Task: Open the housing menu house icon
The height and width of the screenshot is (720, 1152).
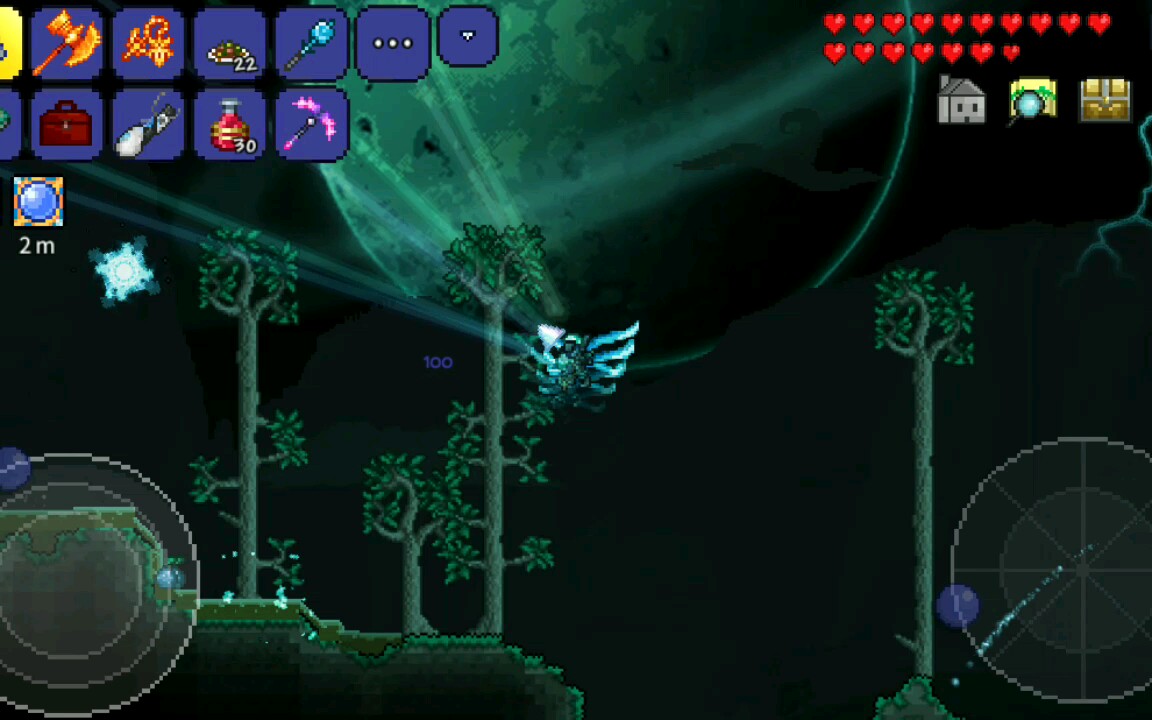Action: (961, 101)
